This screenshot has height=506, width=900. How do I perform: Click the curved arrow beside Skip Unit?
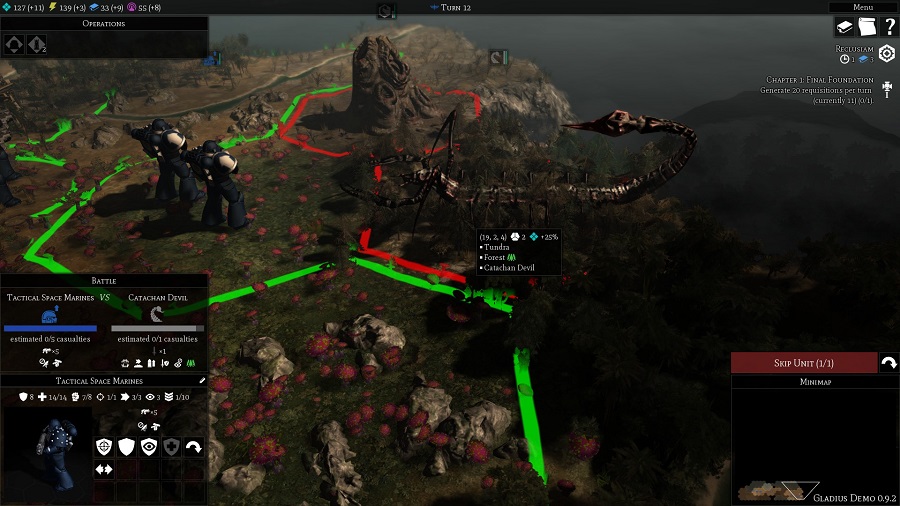pyautogui.click(x=887, y=363)
